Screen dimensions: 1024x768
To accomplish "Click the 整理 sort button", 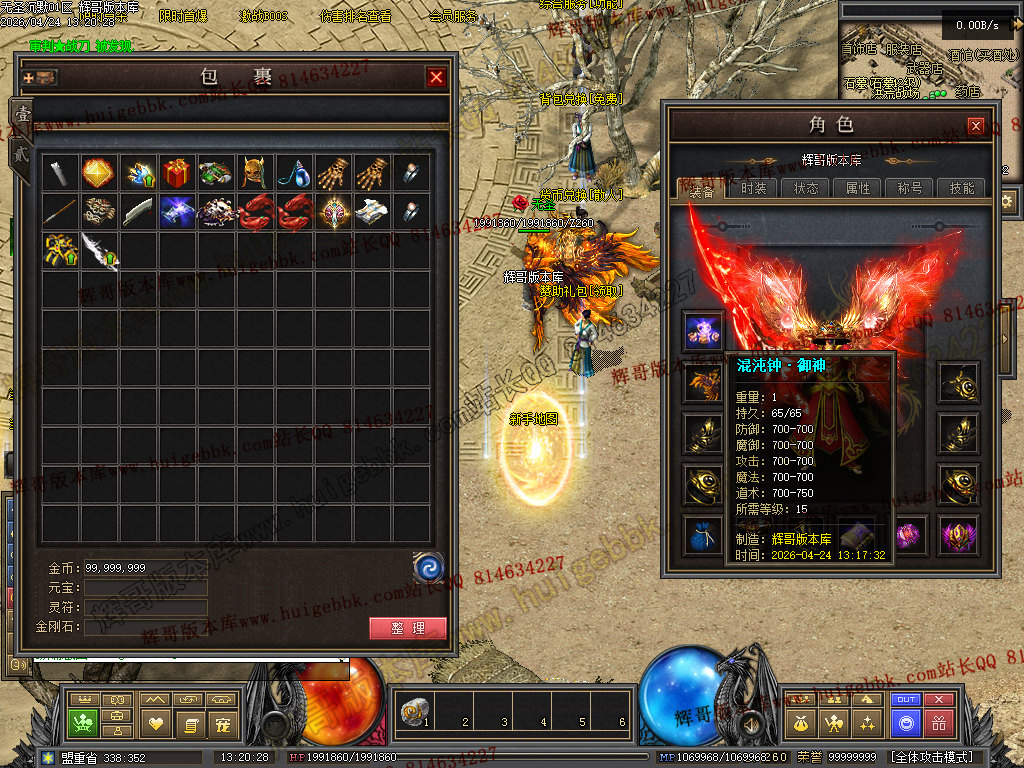I will pos(408,628).
